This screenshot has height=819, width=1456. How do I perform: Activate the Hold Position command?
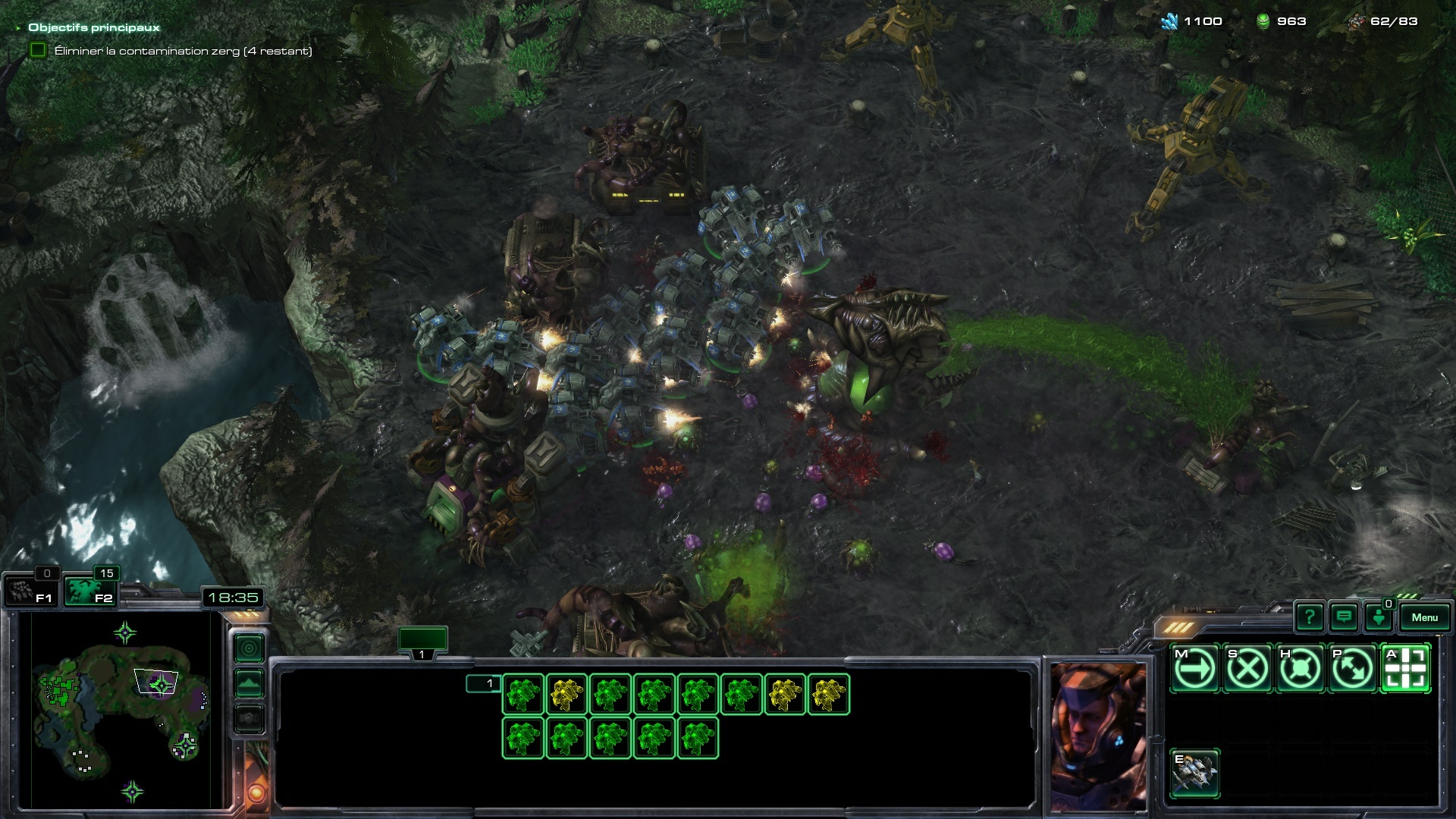pos(1300,669)
